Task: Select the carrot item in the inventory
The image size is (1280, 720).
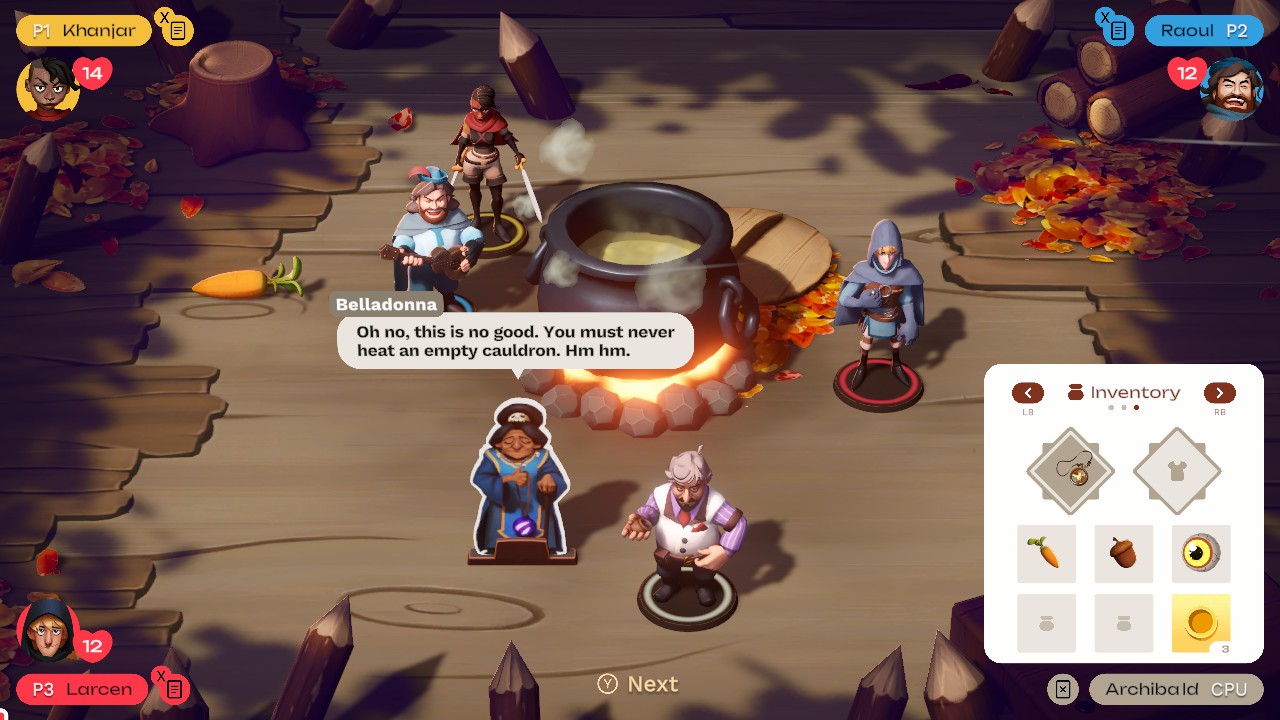Action: coord(1046,553)
